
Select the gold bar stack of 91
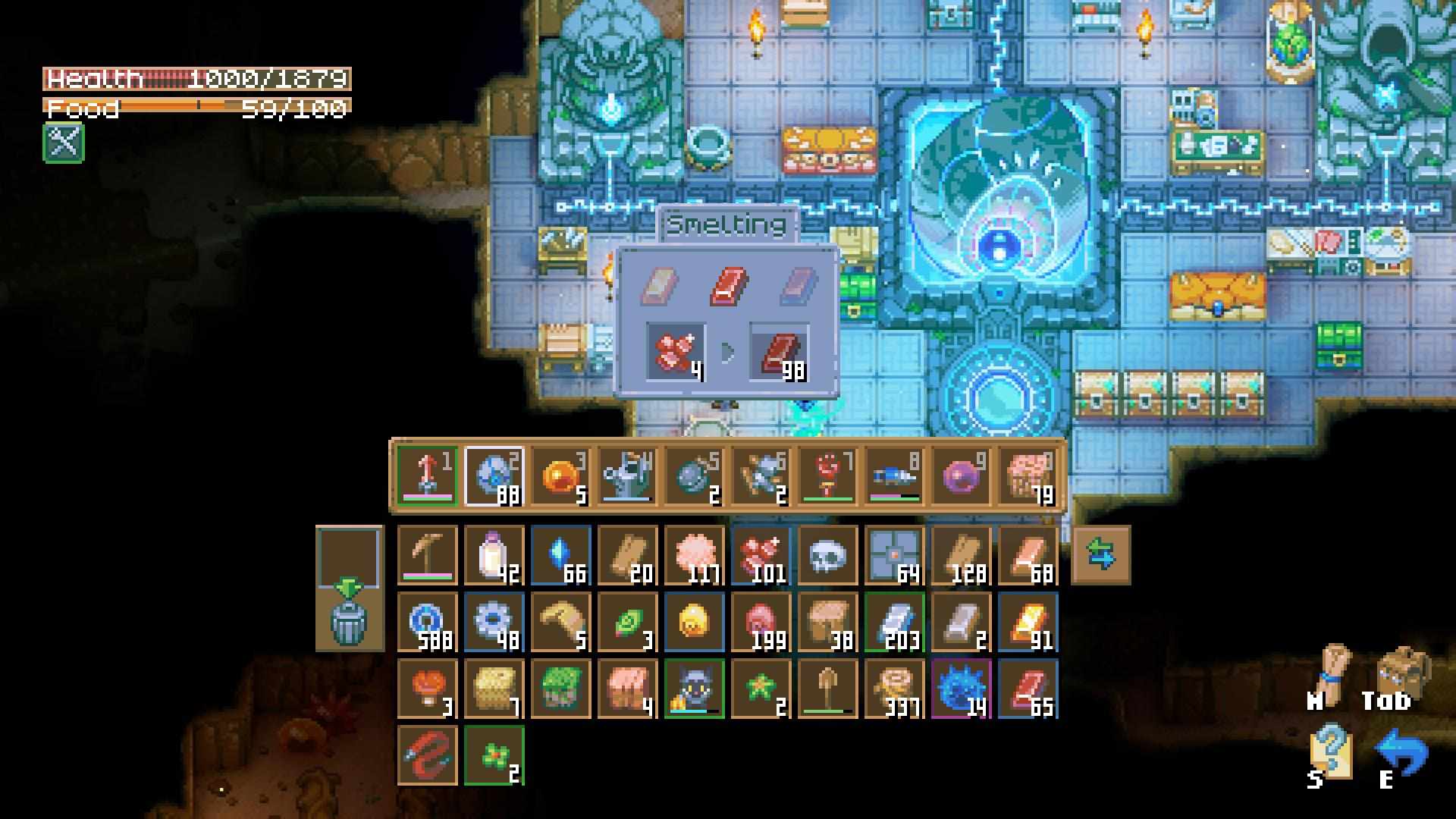1028,622
